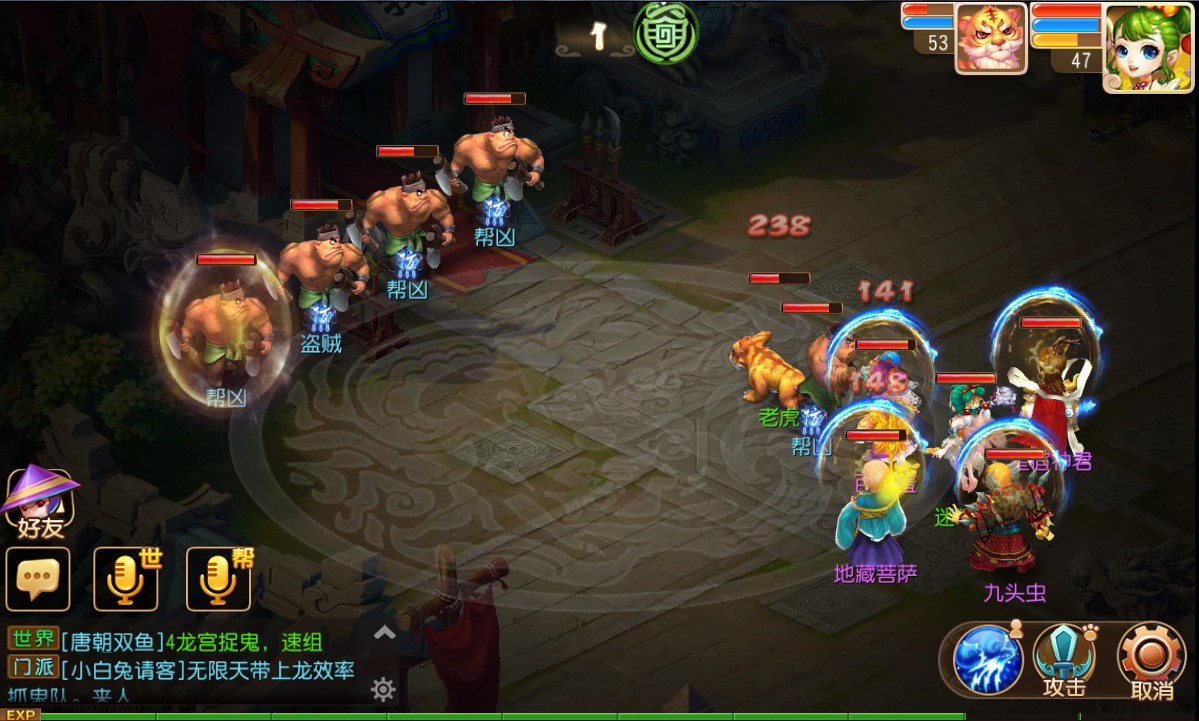
Task: Open the 好友 friends list
Action: coord(40,503)
